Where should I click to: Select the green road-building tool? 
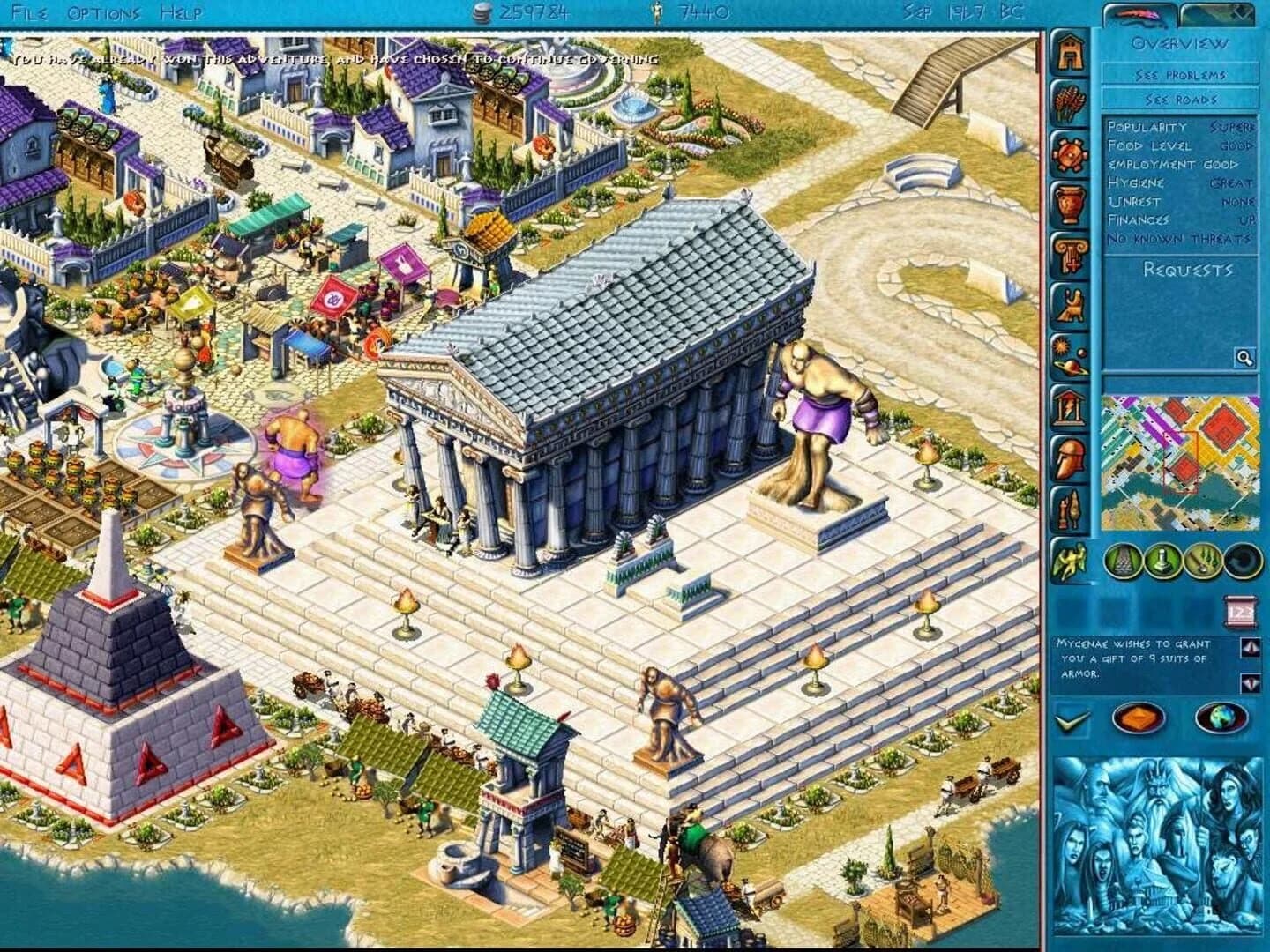[1122, 561]
